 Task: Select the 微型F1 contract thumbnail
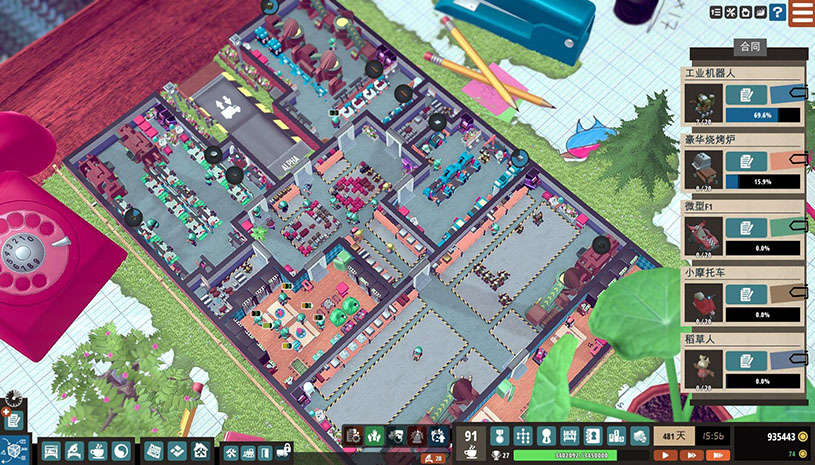(703, 237)
